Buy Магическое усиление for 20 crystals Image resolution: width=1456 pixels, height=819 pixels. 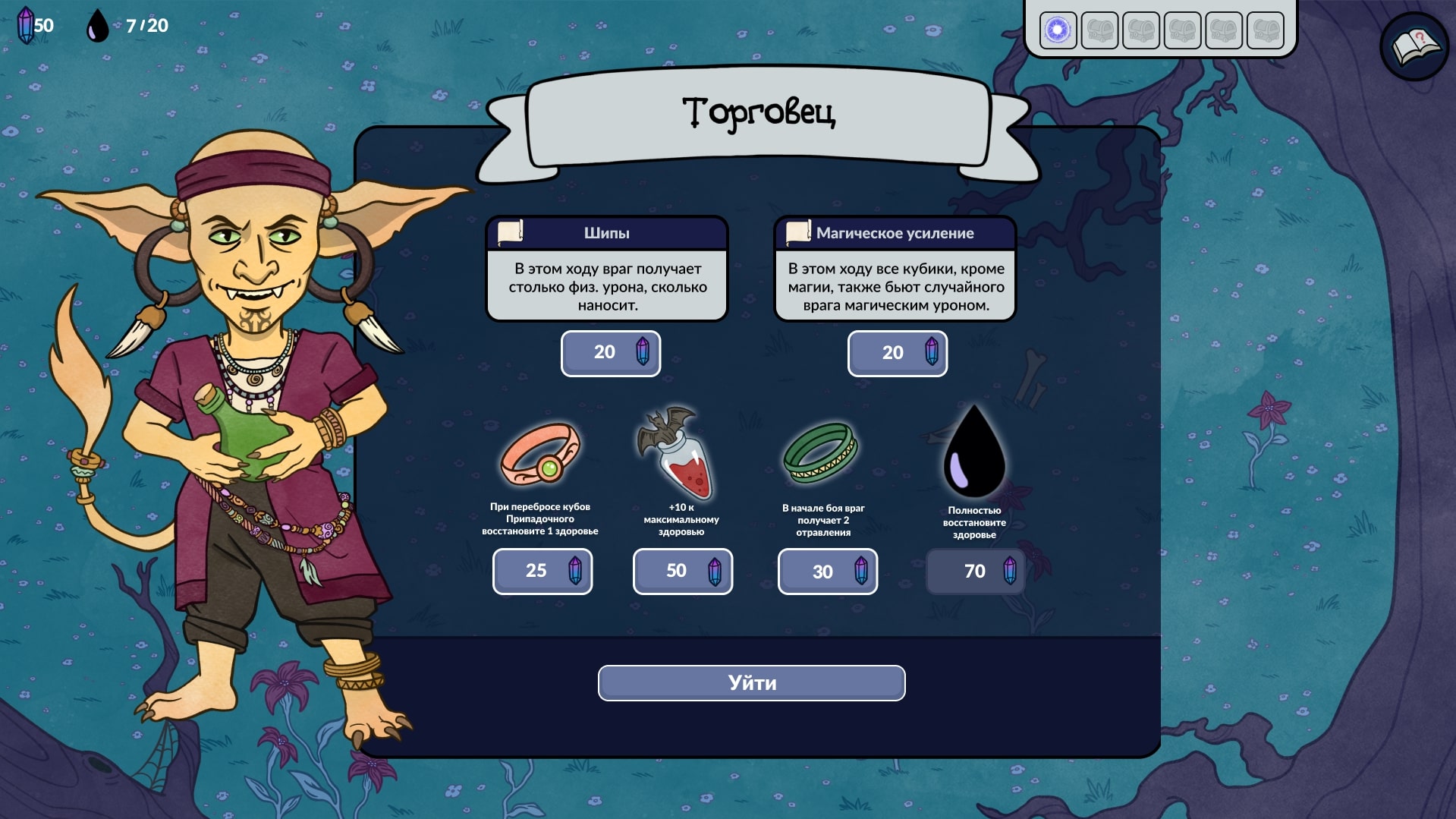tap(898, 353)
